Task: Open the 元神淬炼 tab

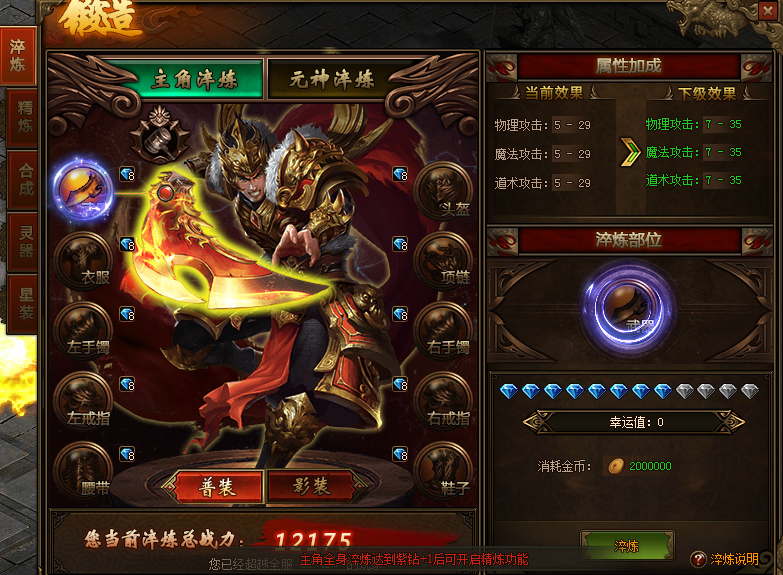Action: click(333, 80)
